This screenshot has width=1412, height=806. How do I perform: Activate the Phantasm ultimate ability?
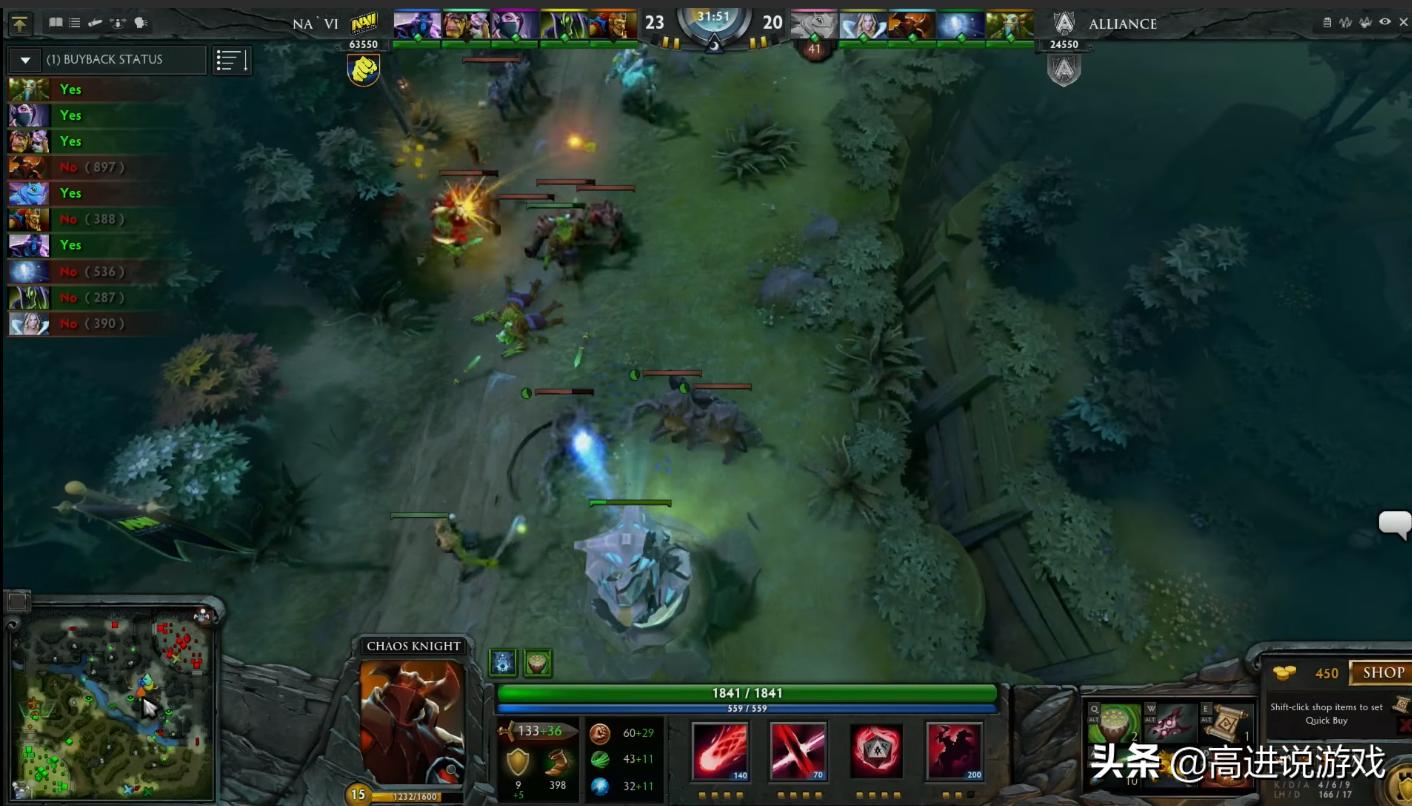coord(952,750)
